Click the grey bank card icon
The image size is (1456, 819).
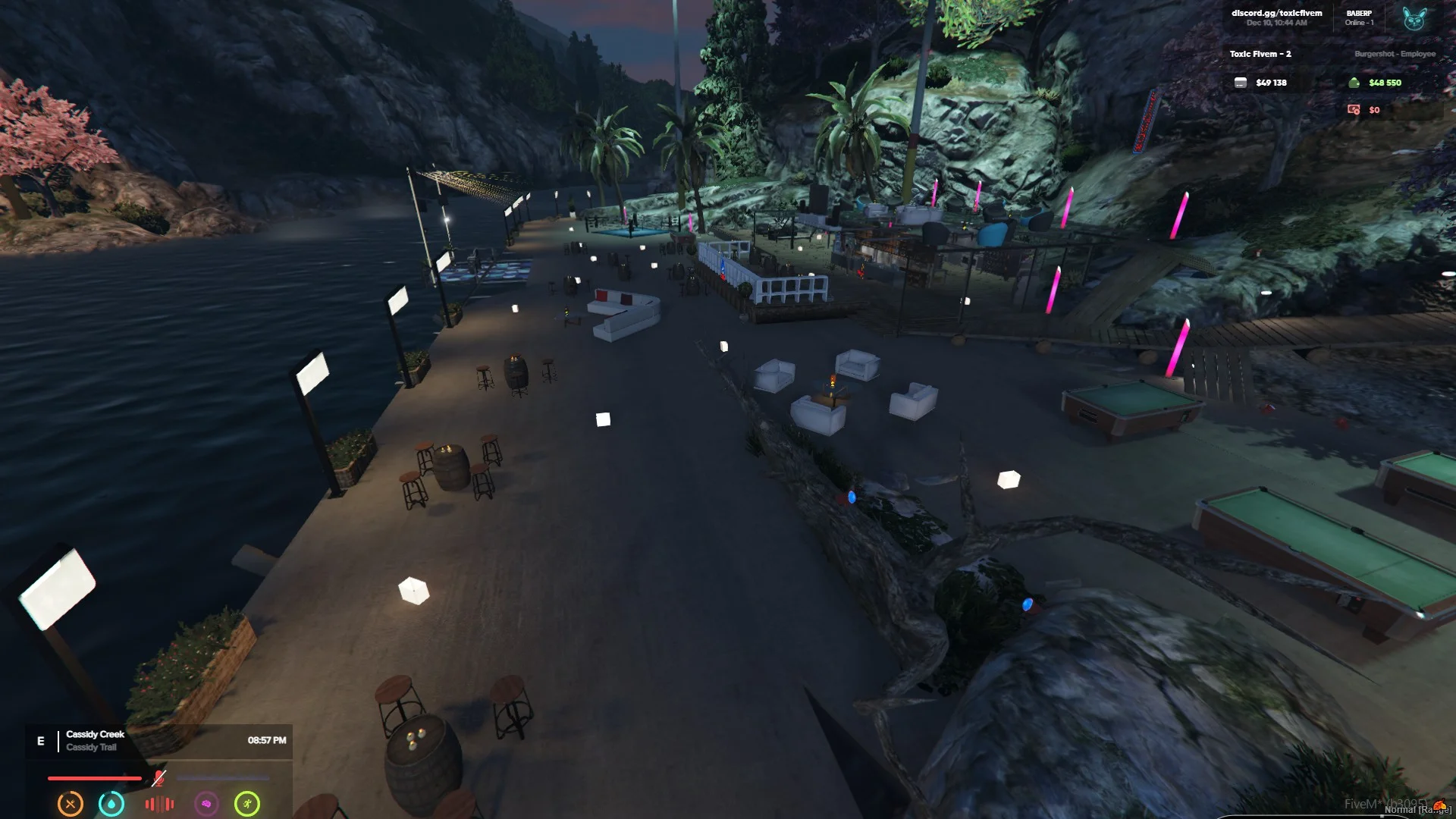(1241, 83)
